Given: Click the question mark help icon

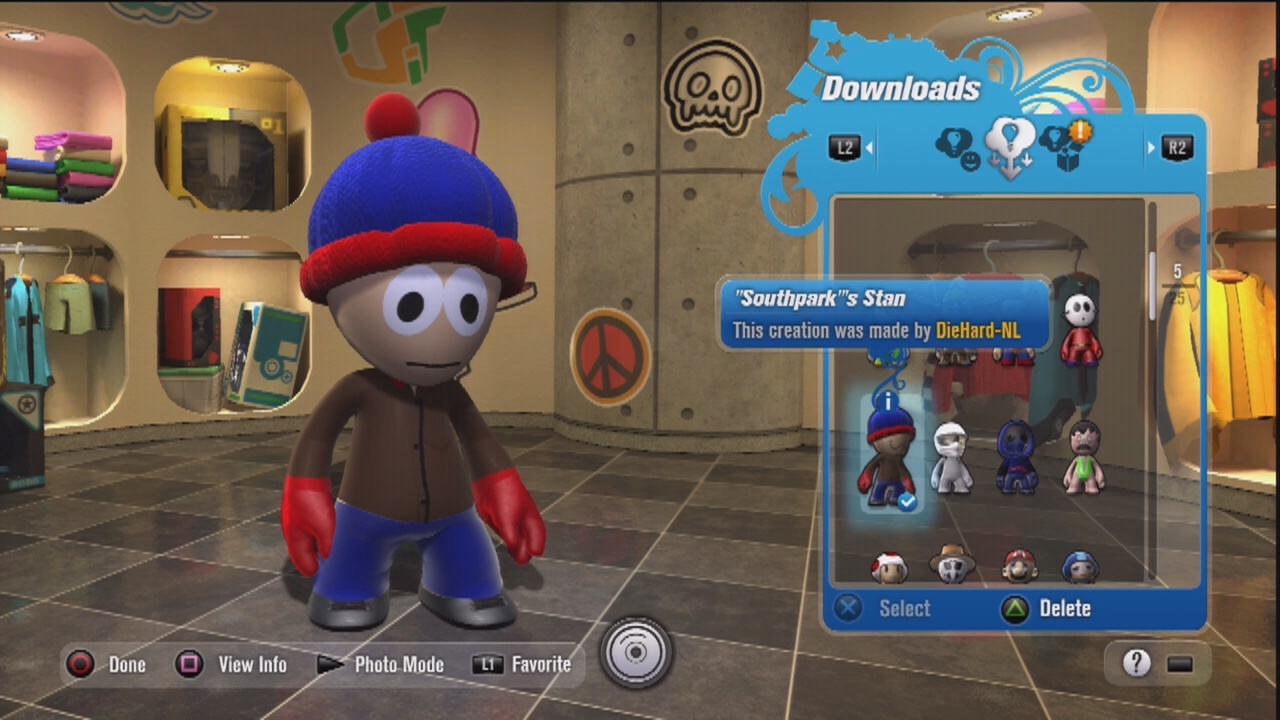Looking at the screenshot, I should click(x=1136, y=663).
